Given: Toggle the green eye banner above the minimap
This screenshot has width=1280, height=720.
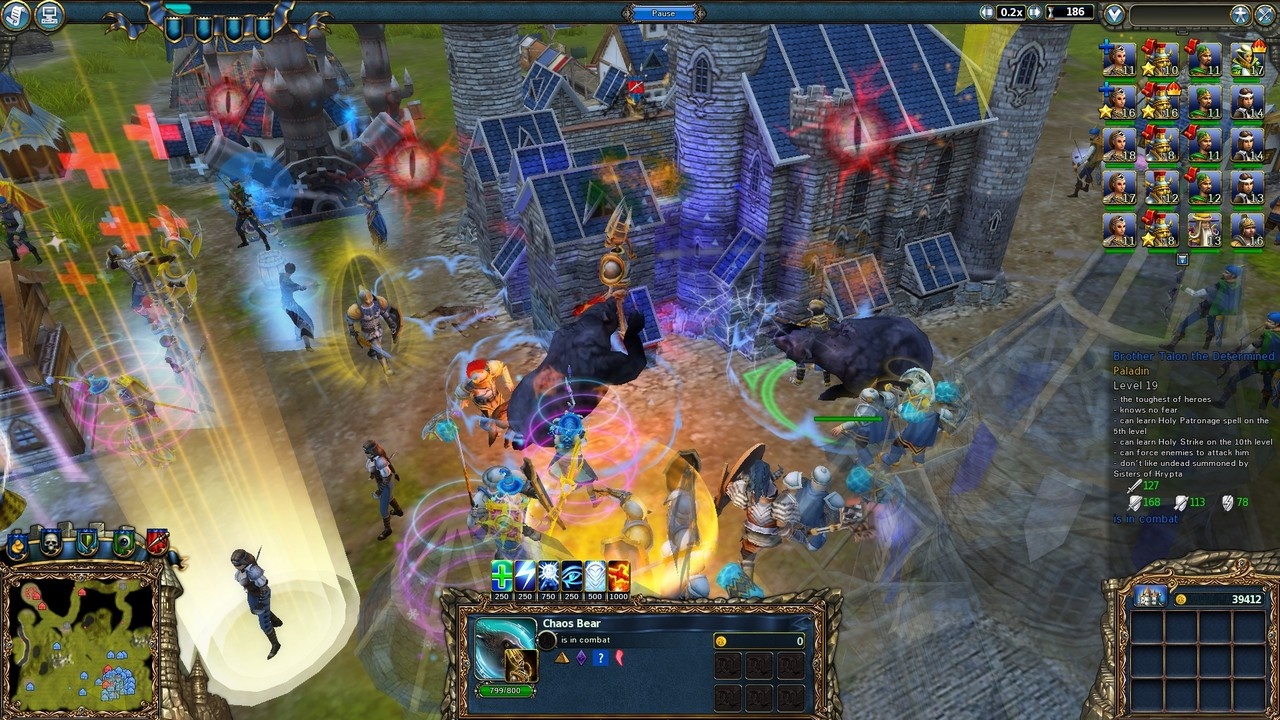Looking at the screenshot, I should [124, 542].
